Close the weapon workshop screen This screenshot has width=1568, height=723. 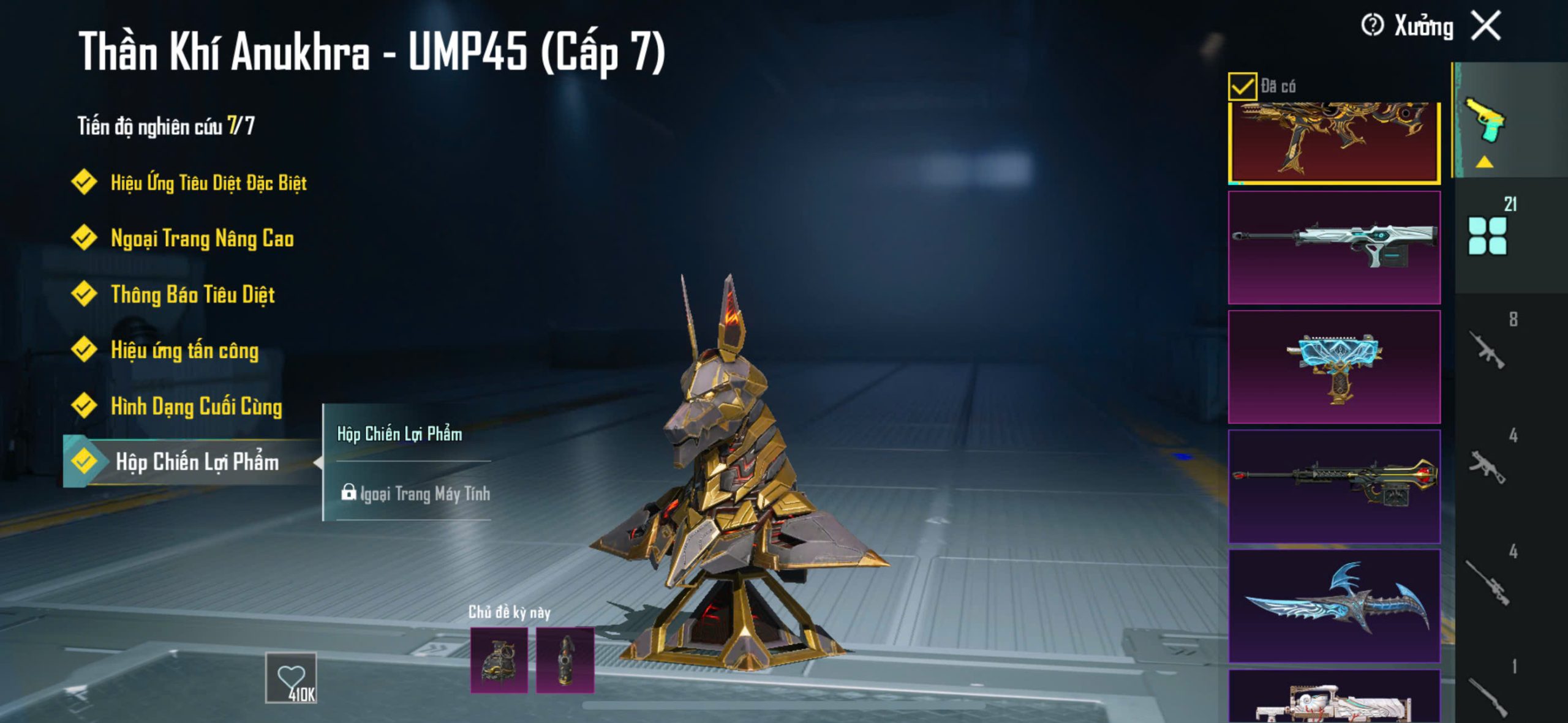point(1487,26)
